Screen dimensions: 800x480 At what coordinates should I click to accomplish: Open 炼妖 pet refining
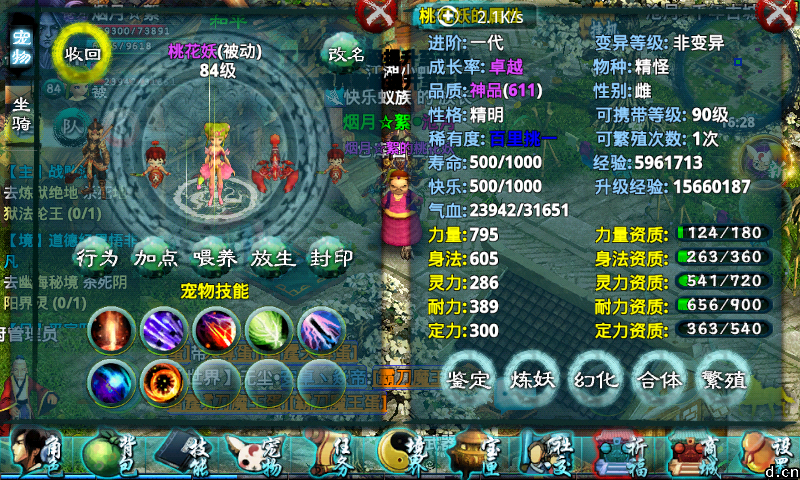point(533,378)
